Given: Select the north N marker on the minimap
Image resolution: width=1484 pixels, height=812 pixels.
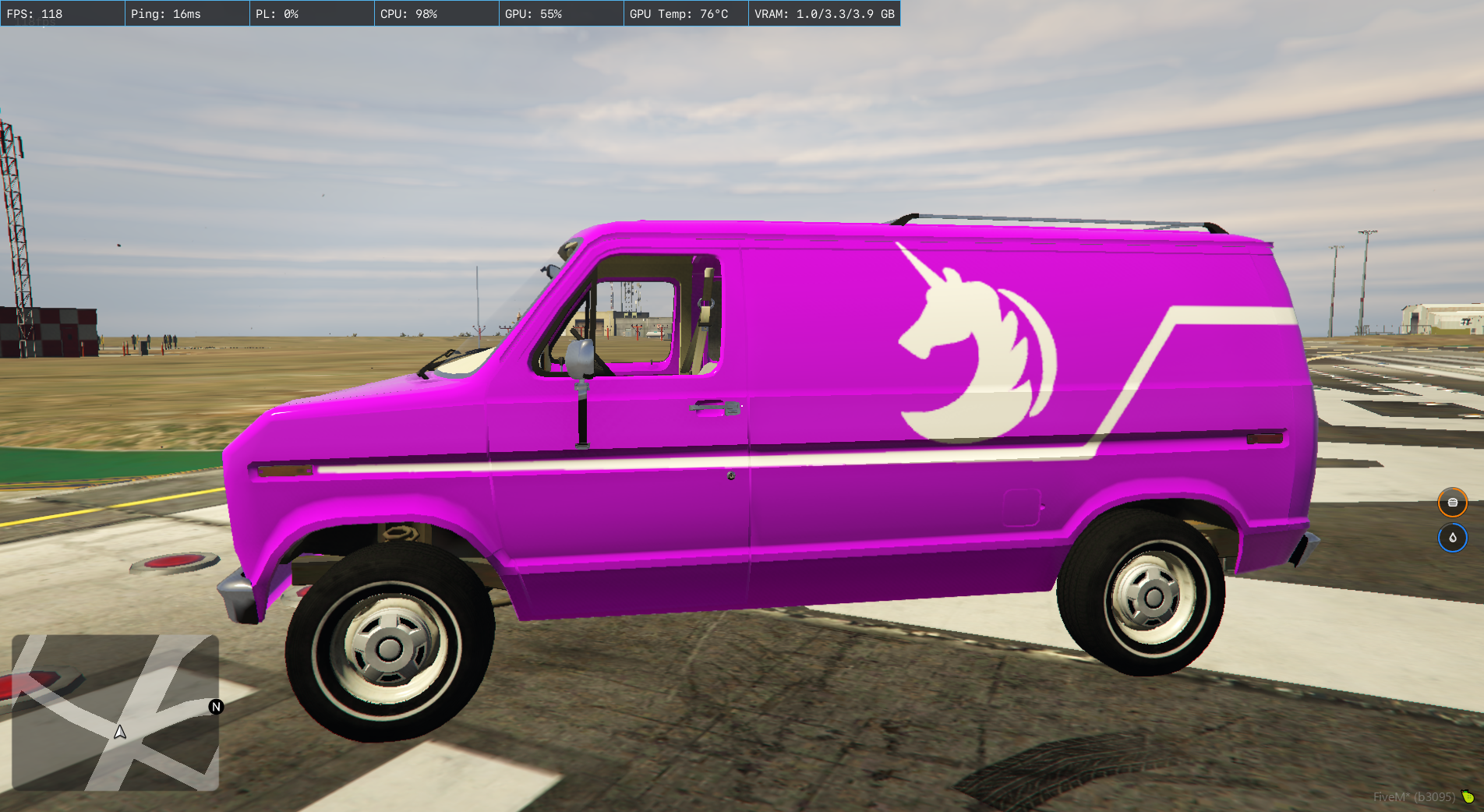Looking at the screenshot, I should click(217, 707).
